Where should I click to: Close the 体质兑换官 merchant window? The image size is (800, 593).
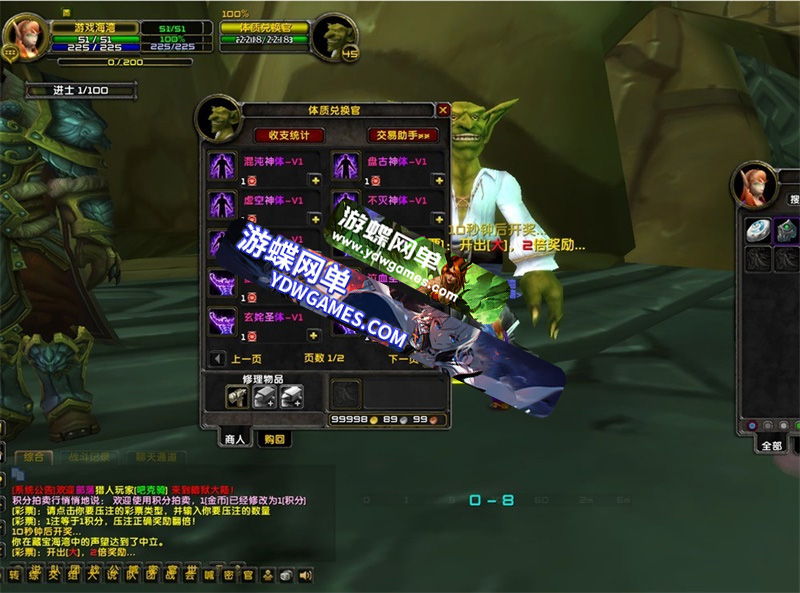click(x=443, y=110)
